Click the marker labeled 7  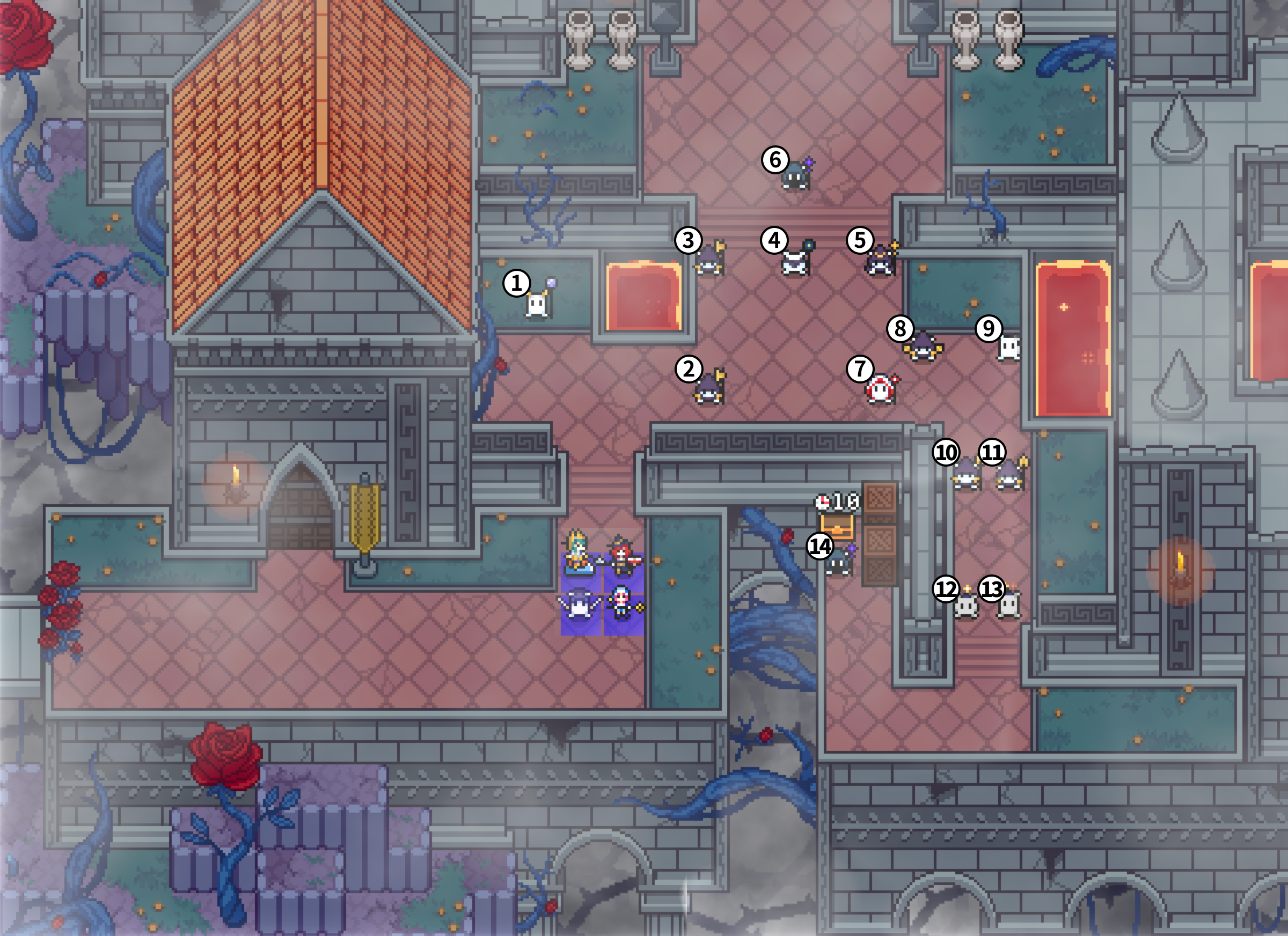click(x=860, y=369)
